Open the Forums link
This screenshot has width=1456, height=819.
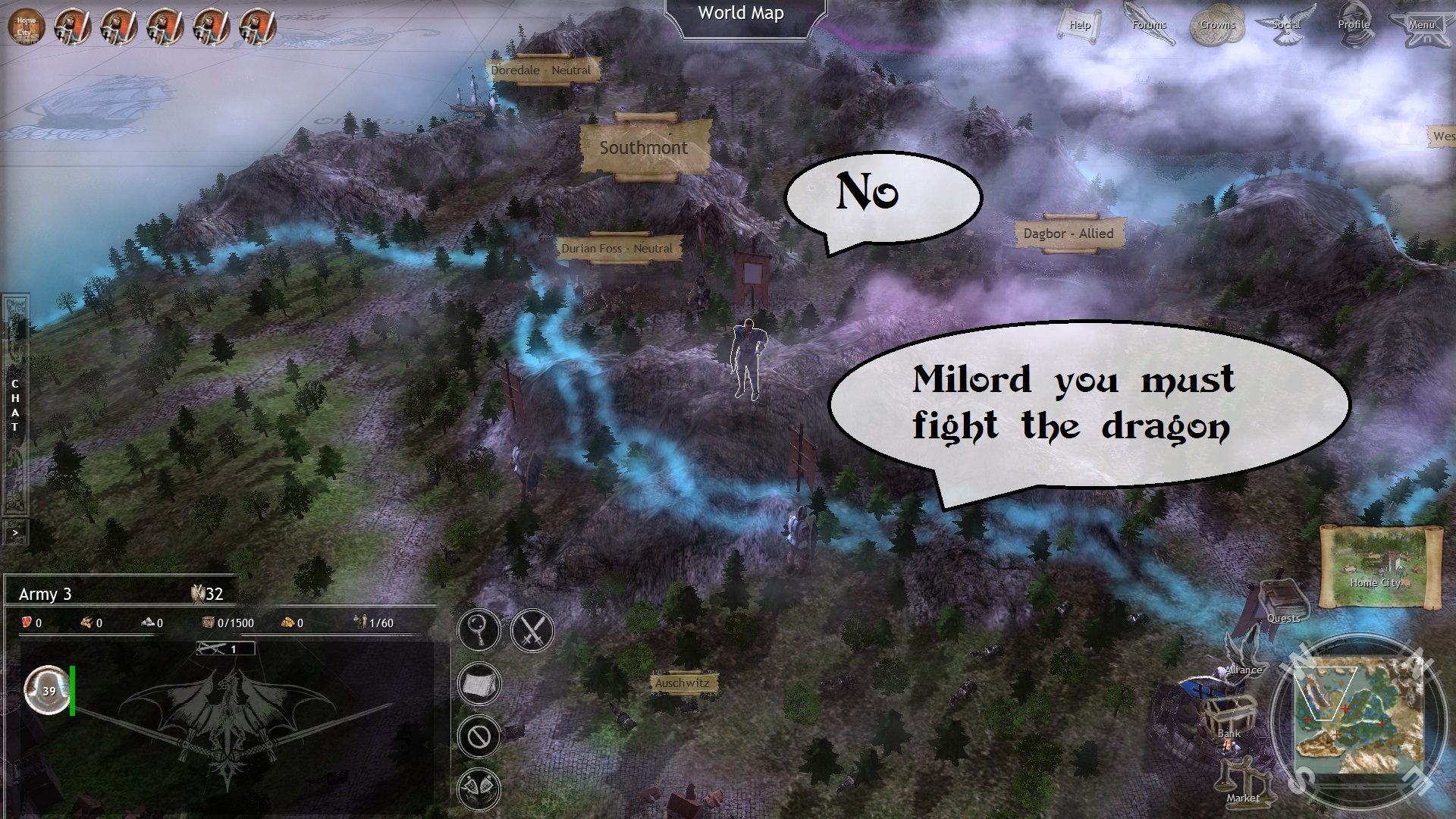click(1148, 24)
